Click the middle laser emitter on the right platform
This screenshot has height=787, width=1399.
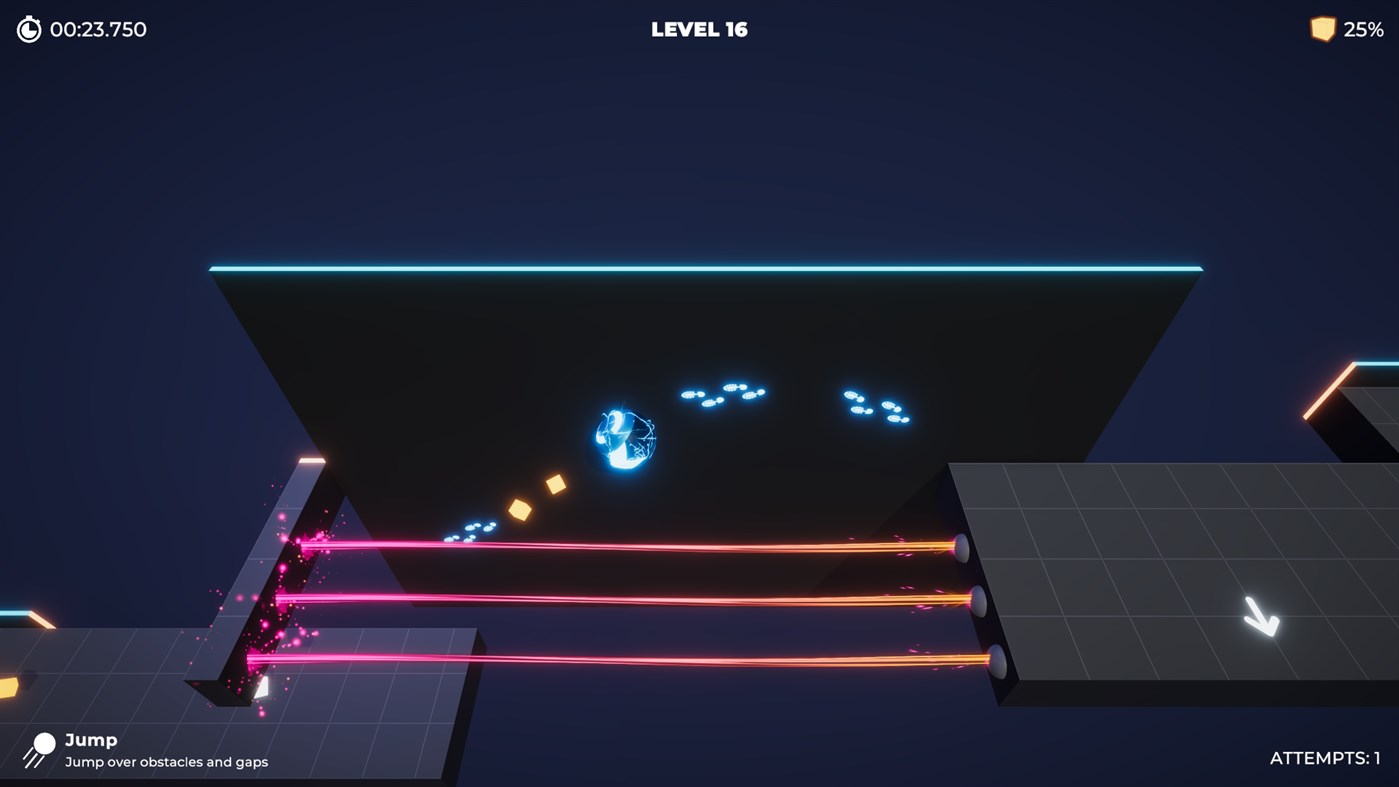pyautogui.click(x=979, y=601)
